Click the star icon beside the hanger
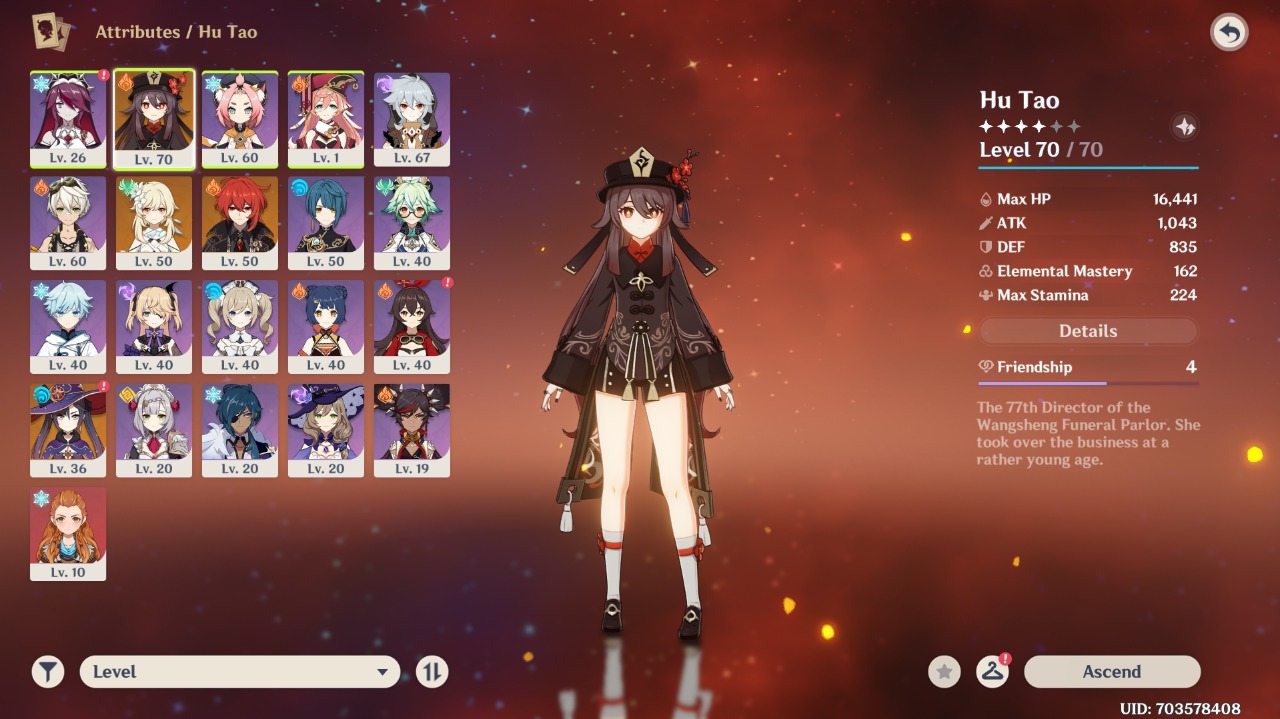The image size is (1280, 719). tap(944, 672)
